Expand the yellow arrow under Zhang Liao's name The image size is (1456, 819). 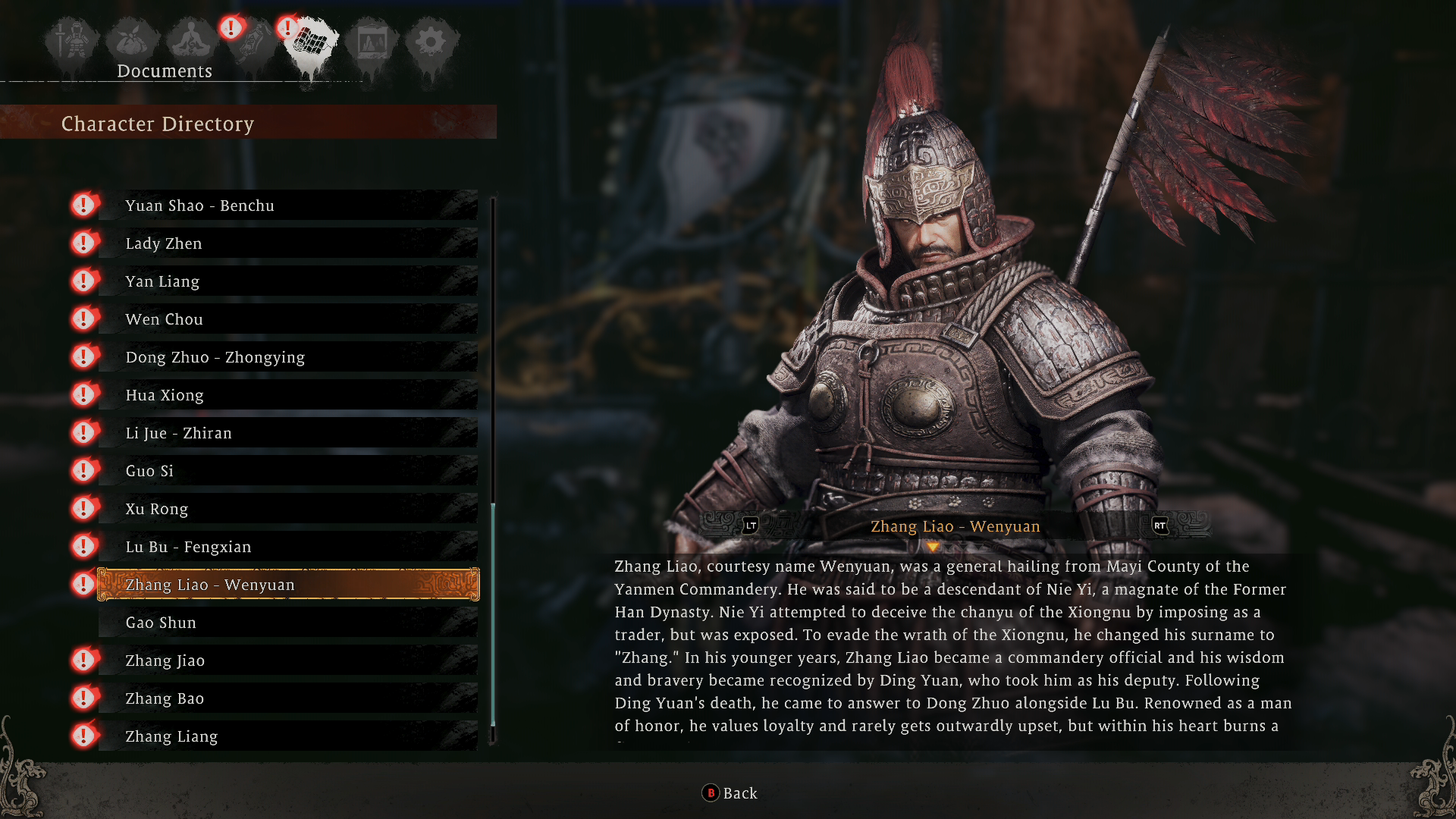point(934,544)
